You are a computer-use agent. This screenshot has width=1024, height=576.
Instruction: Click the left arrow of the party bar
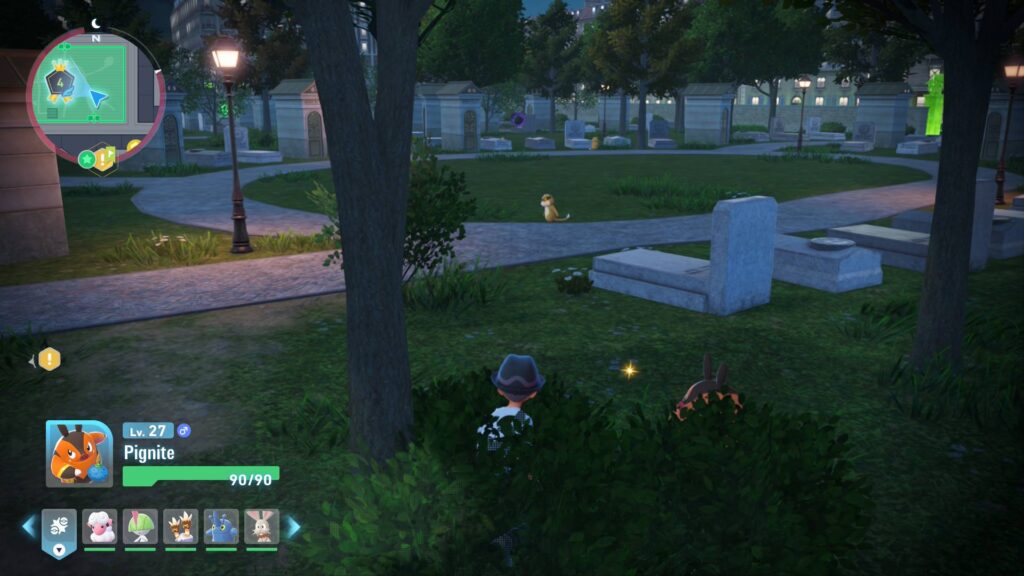coord(29,526)
